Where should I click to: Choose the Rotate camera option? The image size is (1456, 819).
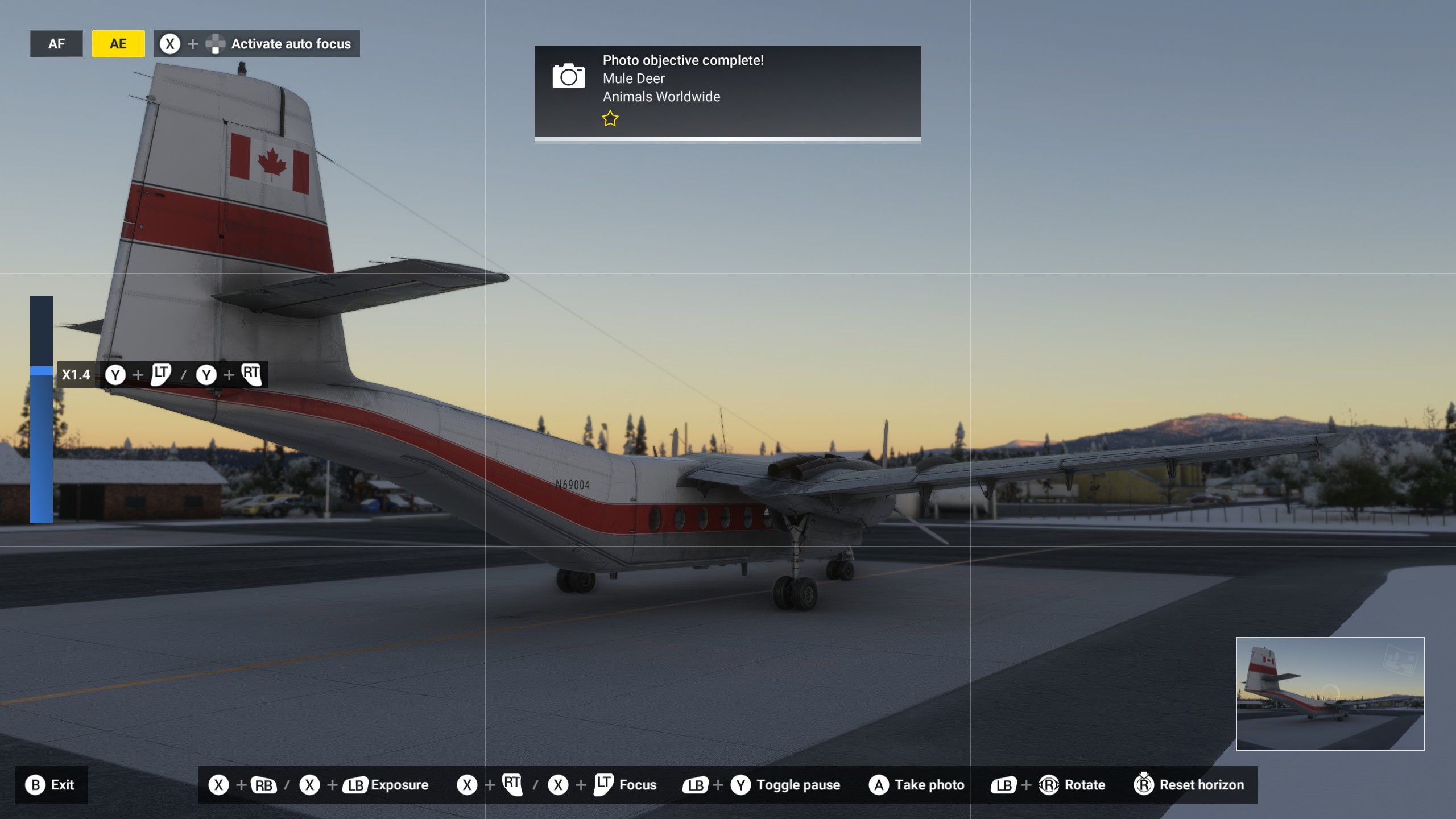(x=1084, y=785)
